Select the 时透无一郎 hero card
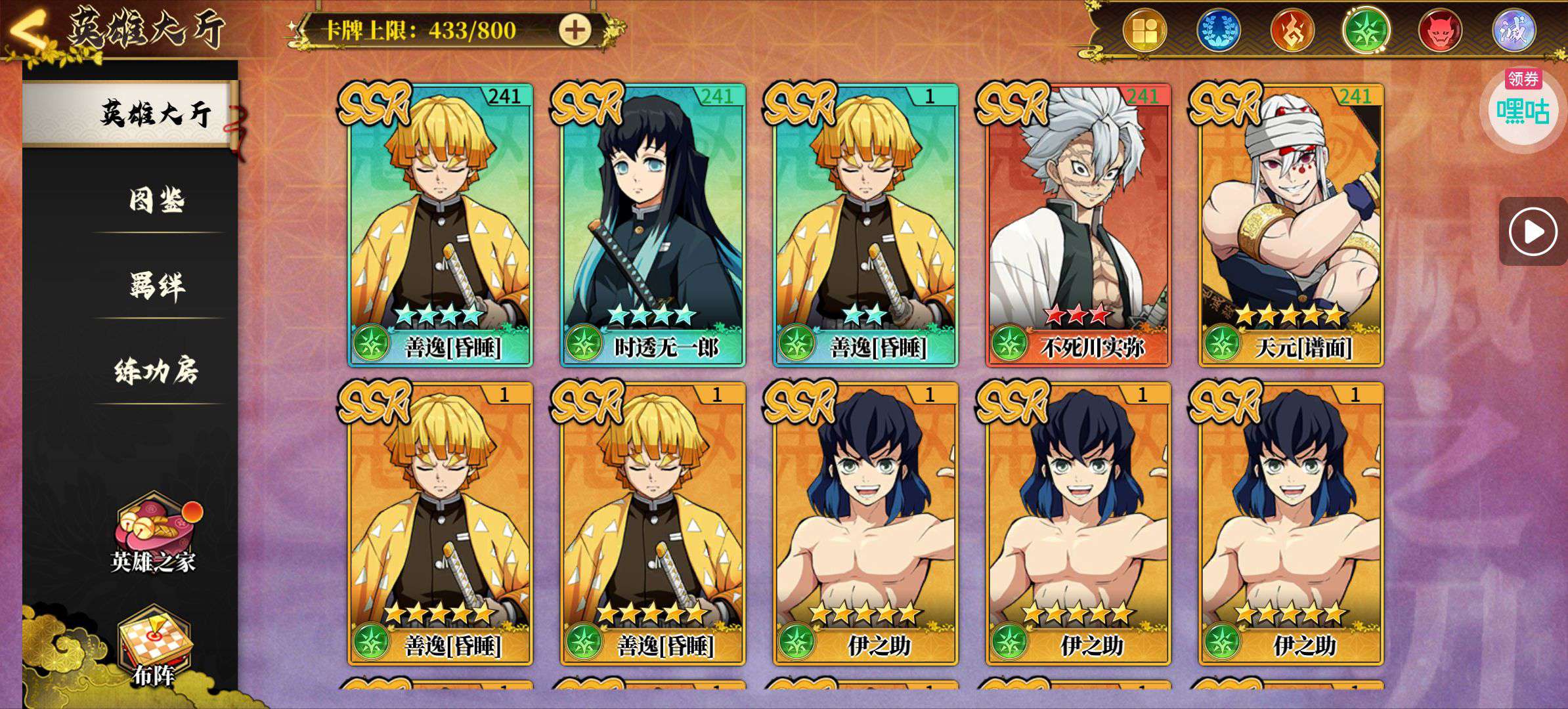This screenshot has height=709, width=1568. [653, 225]
